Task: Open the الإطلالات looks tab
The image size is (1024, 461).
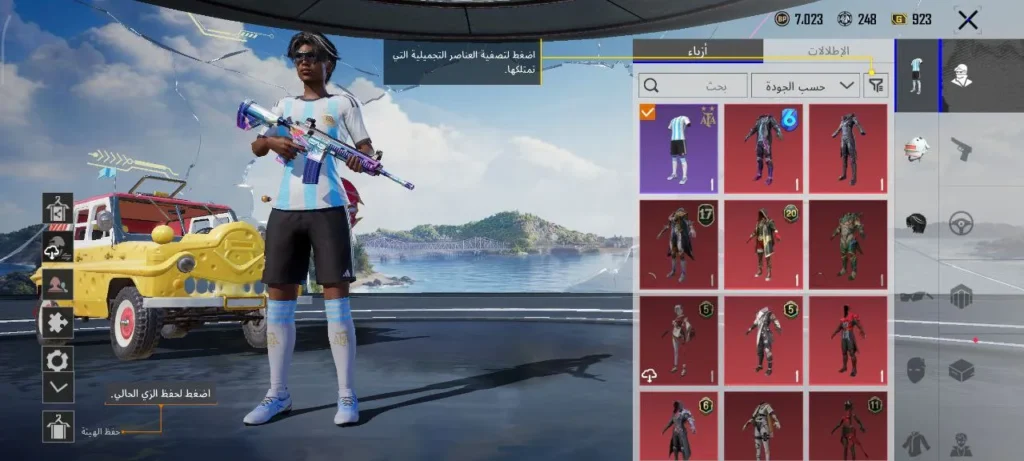Action: (827, 50)
